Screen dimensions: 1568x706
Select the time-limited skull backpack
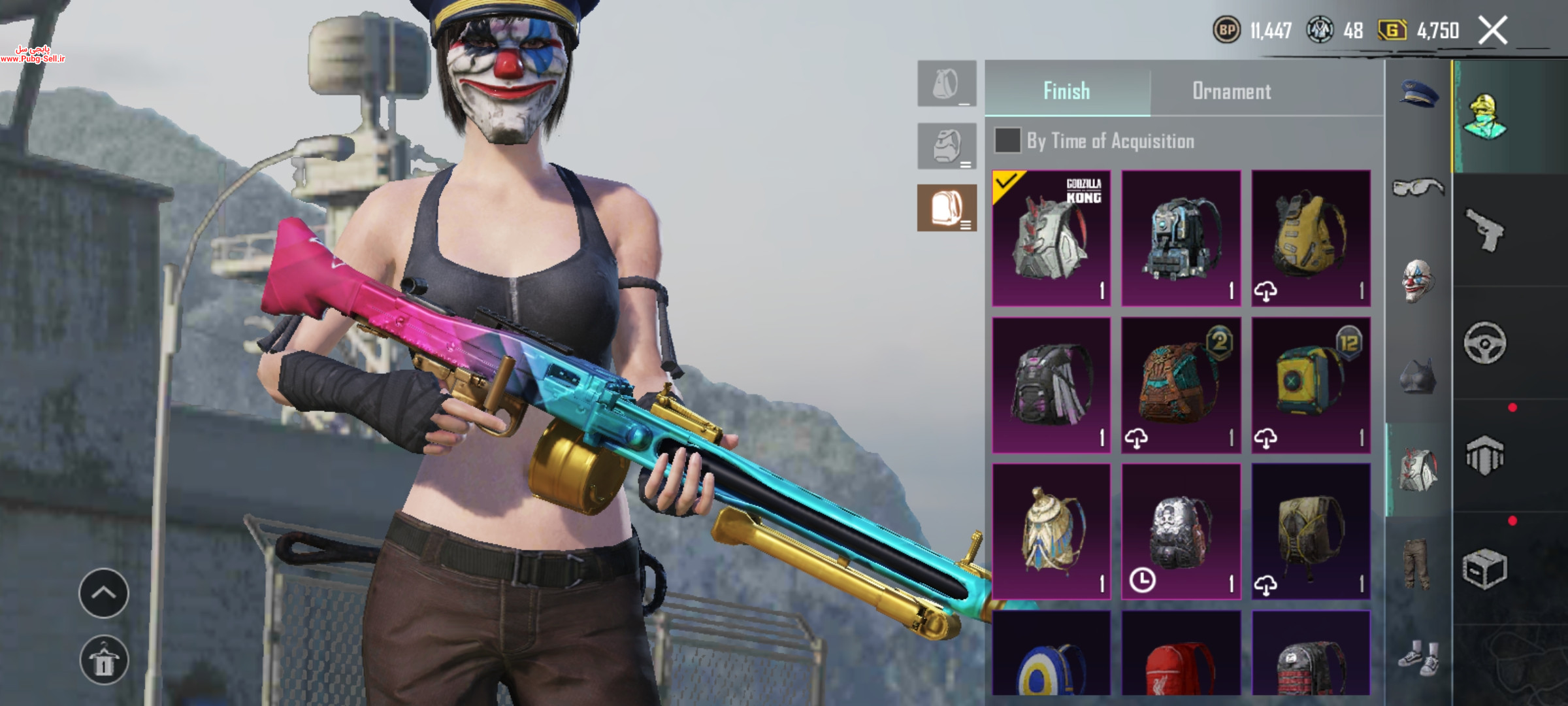point(1181,531)
